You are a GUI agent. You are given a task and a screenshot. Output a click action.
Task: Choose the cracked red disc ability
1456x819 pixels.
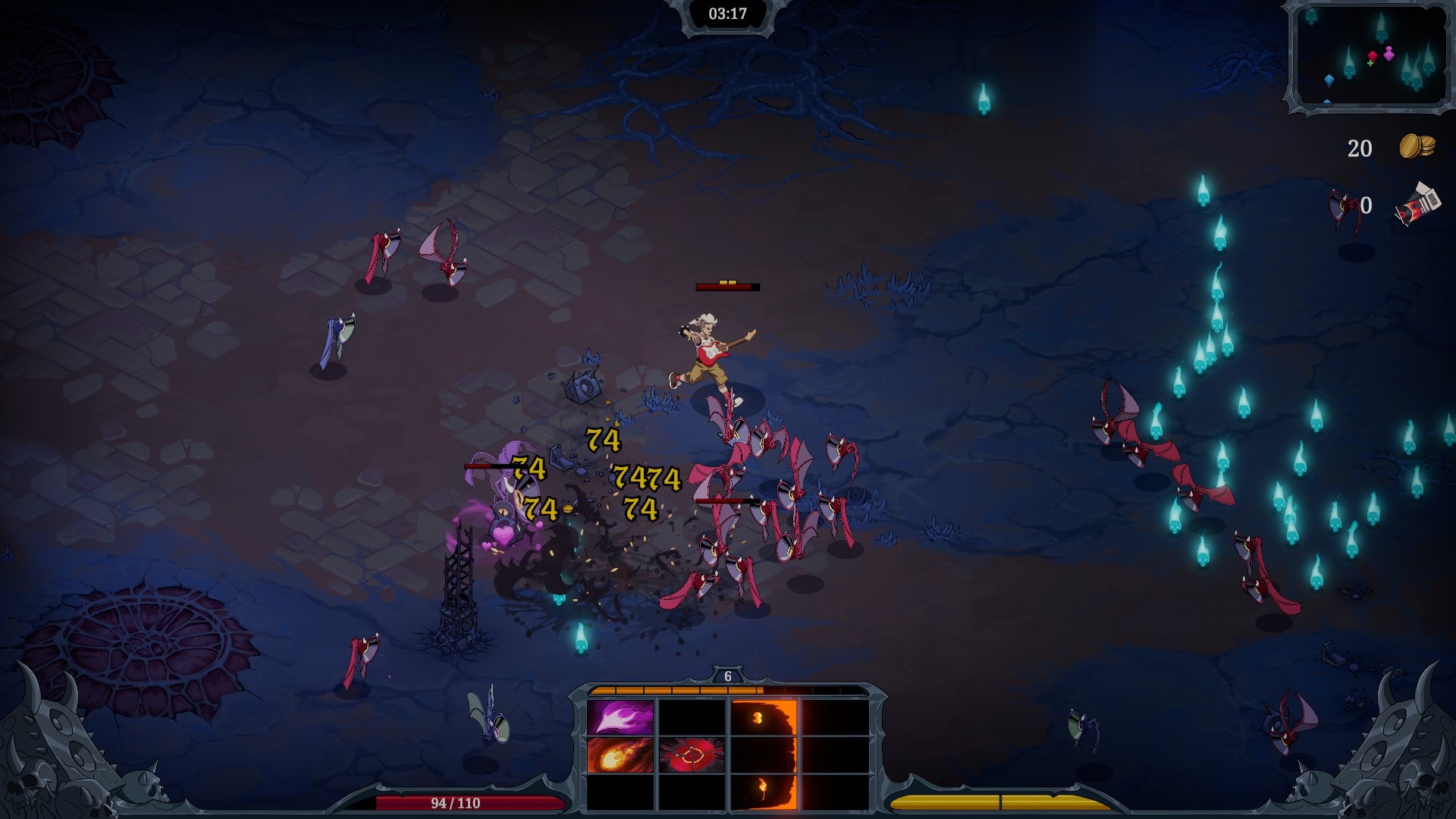[692, 755]
